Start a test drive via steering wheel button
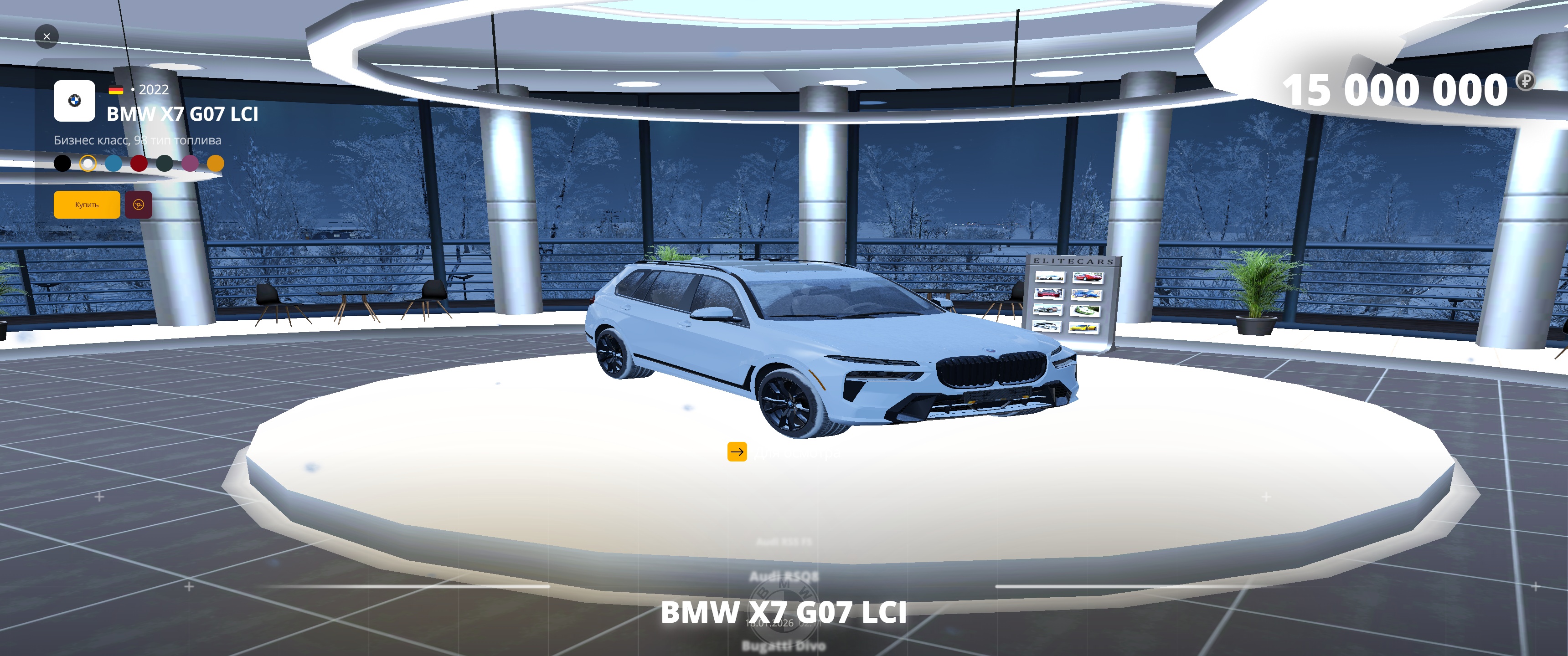This screenshot has width=1568, height=656. click(x=138, y=205)
